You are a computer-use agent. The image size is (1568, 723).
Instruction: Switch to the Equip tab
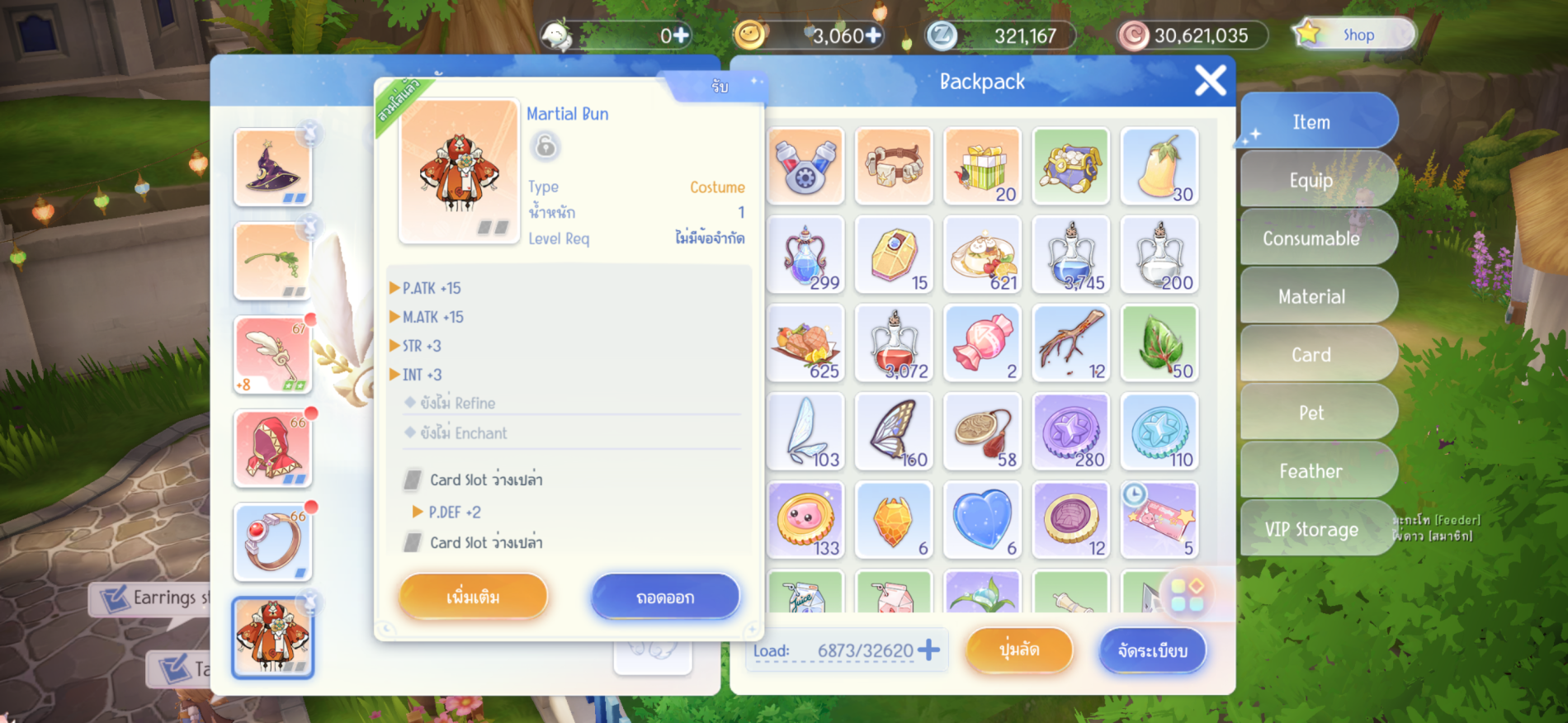click(1311, 180)
